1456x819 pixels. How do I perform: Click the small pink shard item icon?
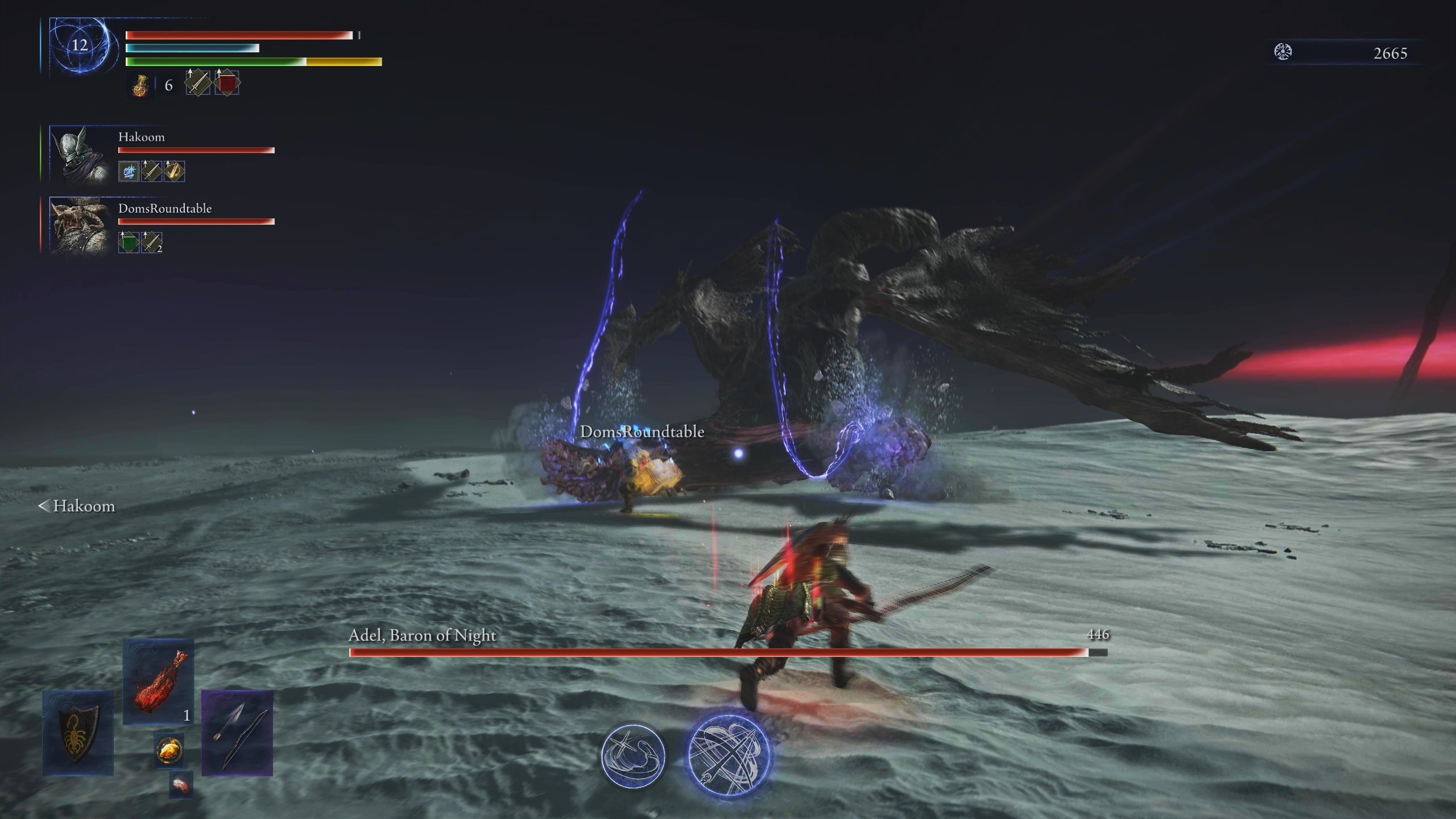181,784
